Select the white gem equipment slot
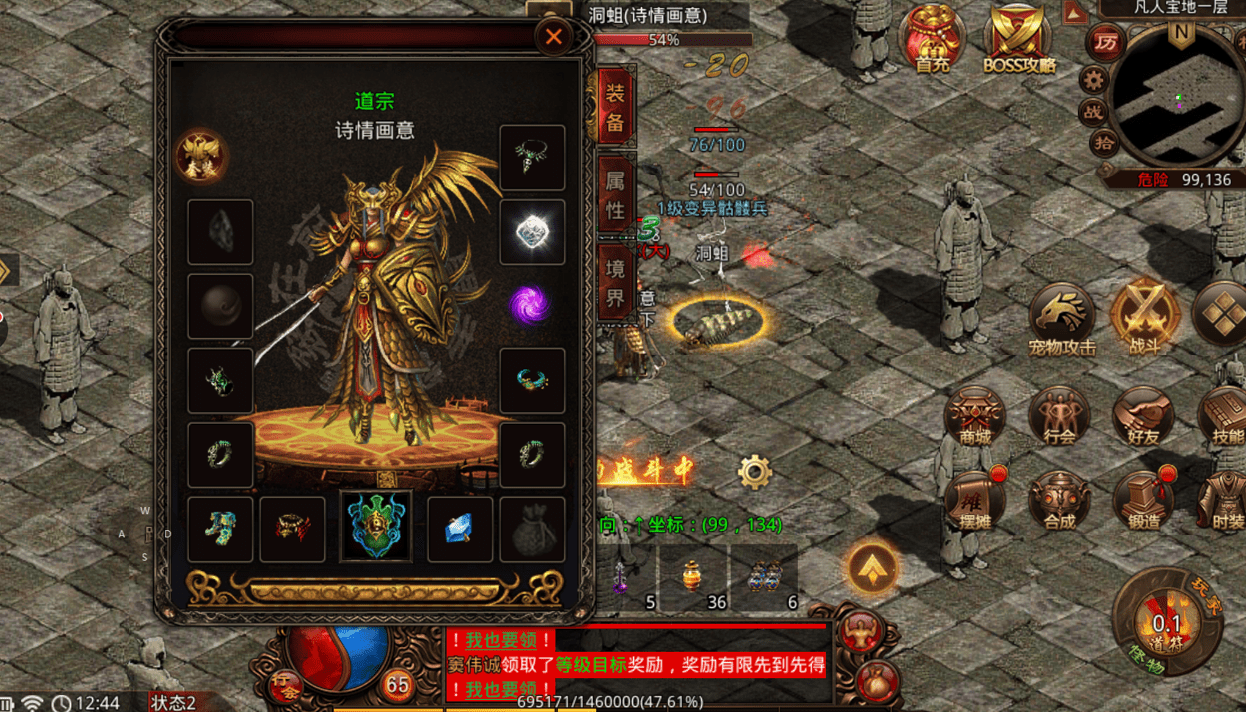1246x712 pixels. point(532,232)
